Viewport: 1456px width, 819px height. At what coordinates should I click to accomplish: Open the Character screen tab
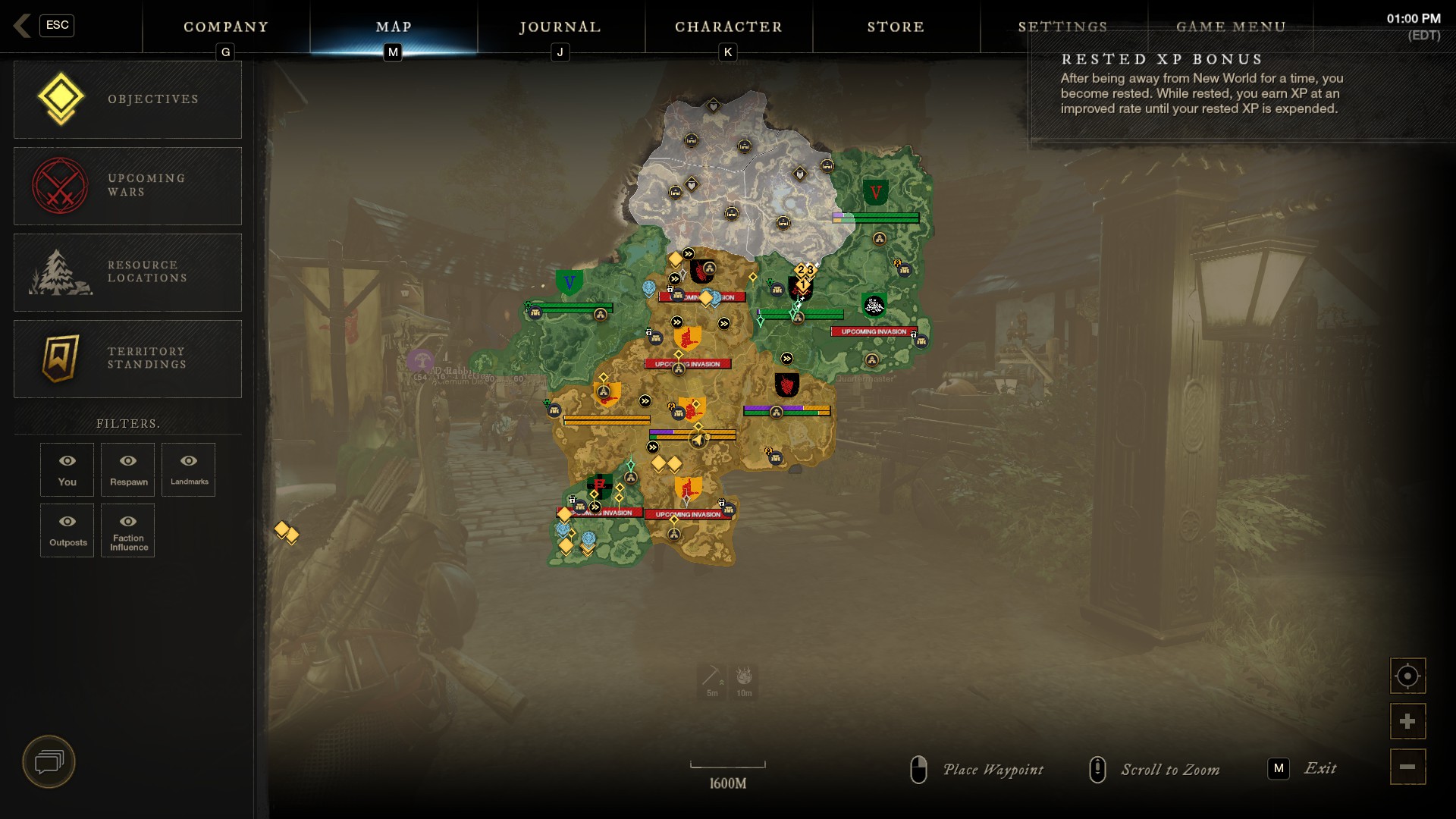pyautogui.click(x=727, y=27)
